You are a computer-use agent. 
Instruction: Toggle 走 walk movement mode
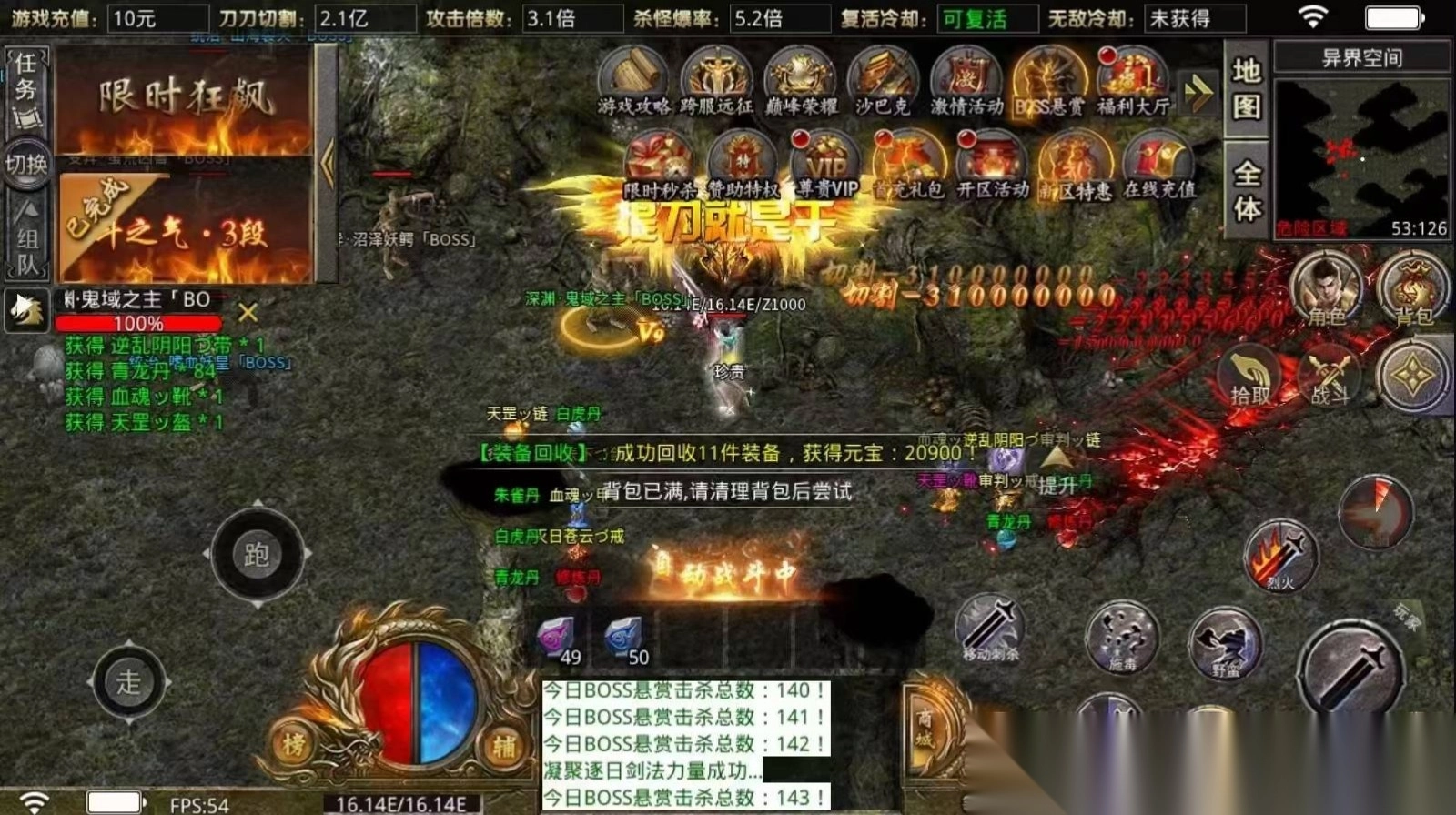tap(127, 683)
